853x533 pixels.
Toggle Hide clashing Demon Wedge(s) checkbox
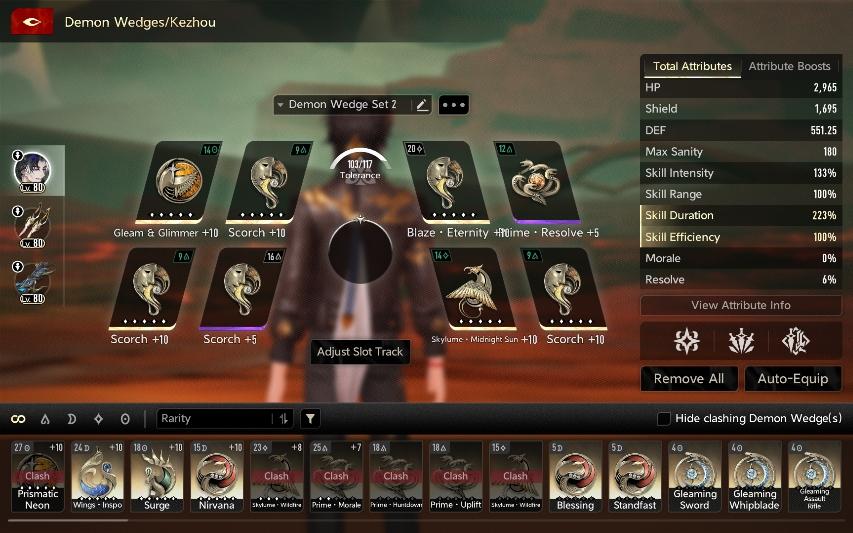663,419
